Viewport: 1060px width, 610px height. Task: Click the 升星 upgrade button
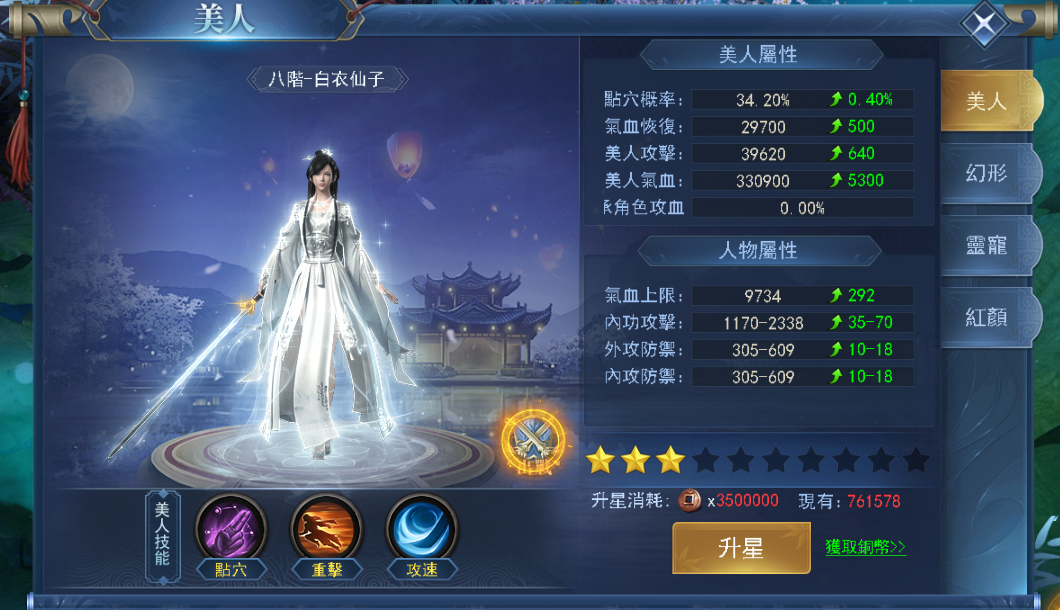(741, 547)
